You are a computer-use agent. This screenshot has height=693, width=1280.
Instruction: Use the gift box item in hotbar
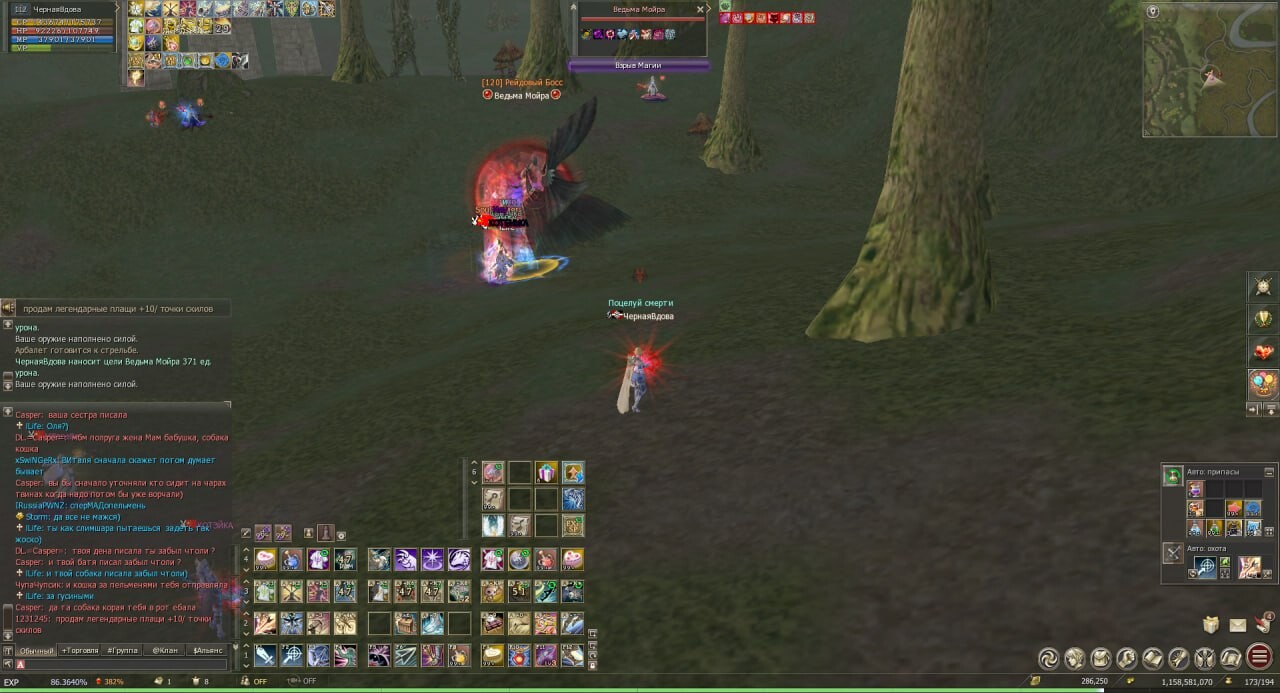(x=546, y=473)
